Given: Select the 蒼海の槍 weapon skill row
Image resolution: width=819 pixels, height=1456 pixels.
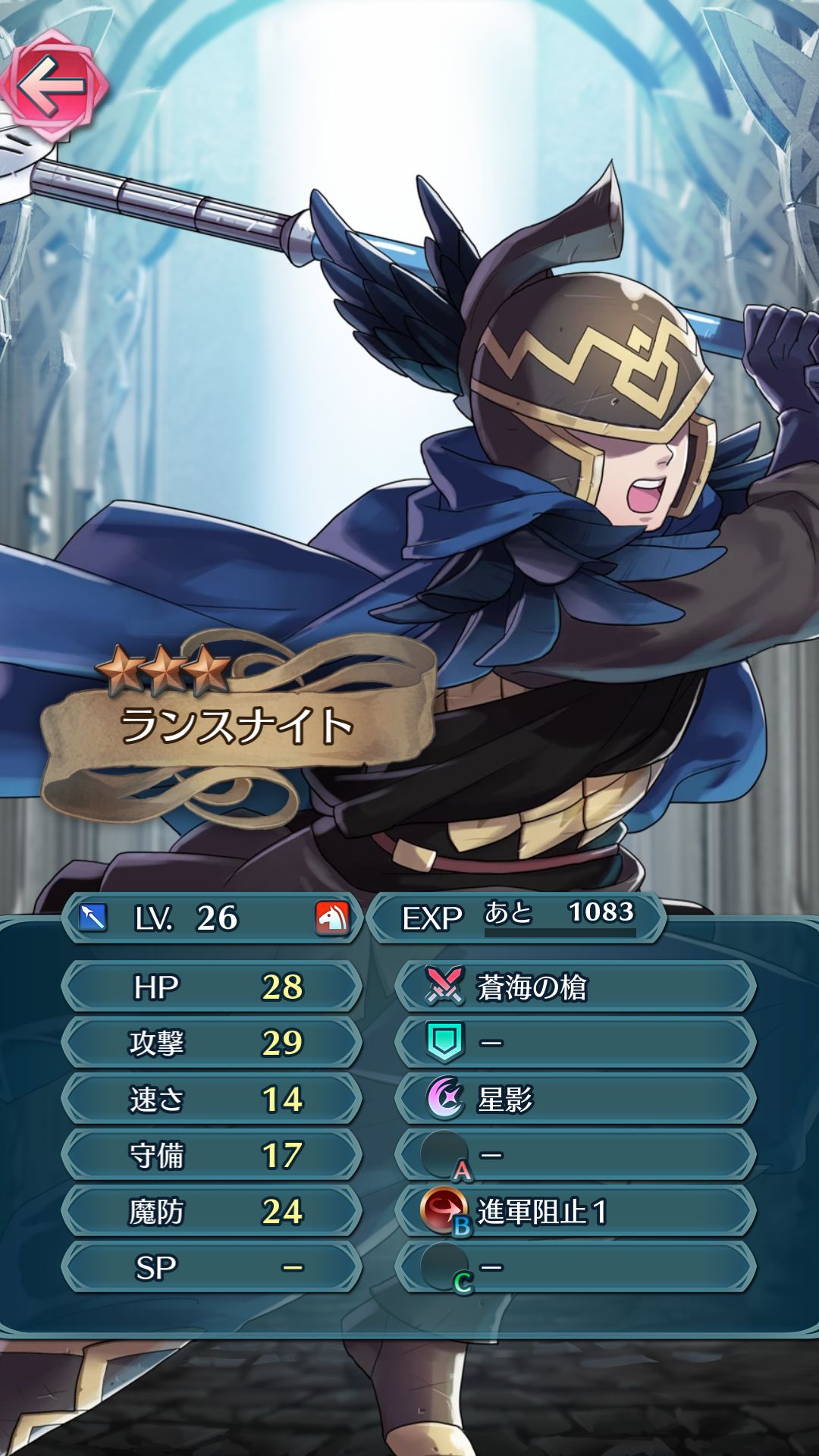Looking at the screenshot, I should tap(575, 987).
